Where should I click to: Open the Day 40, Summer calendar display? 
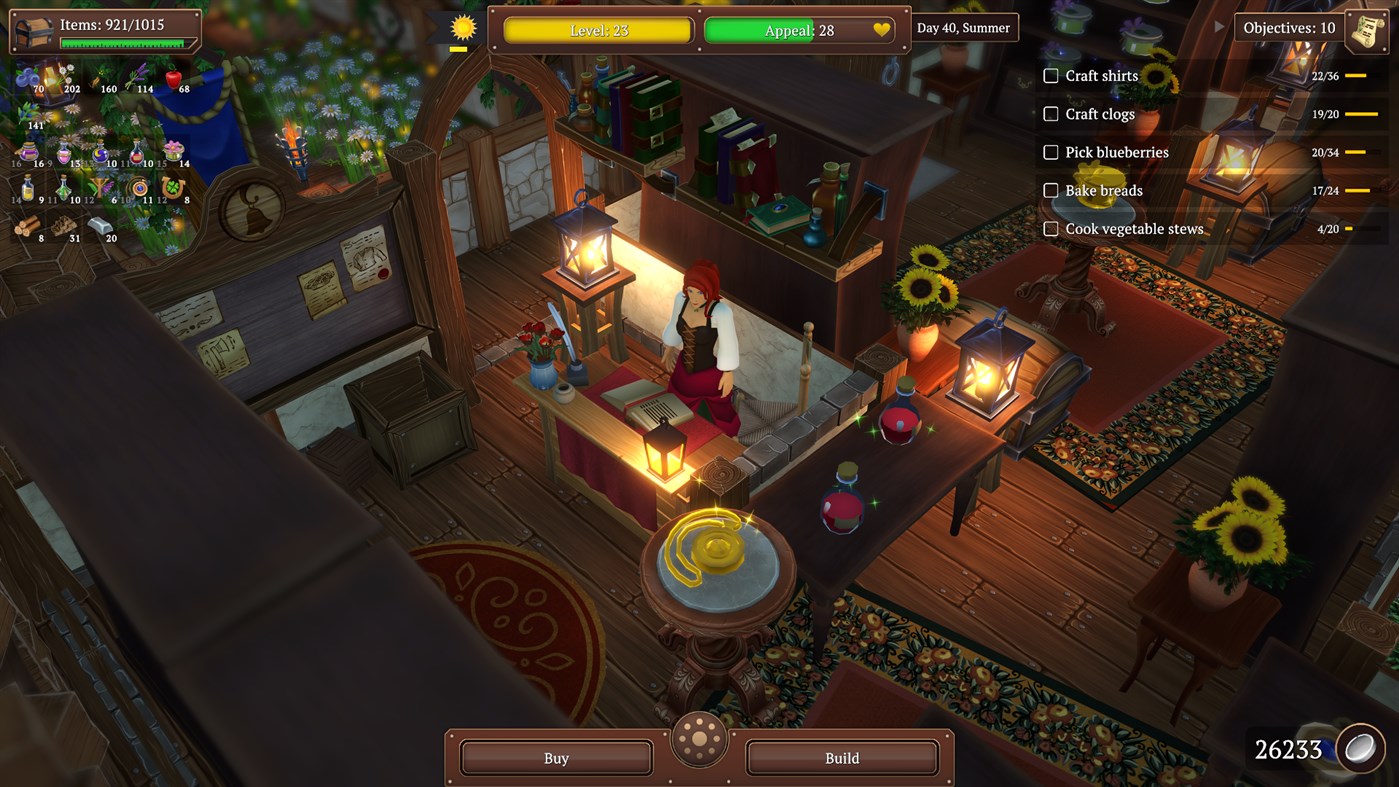coord(963,27)
